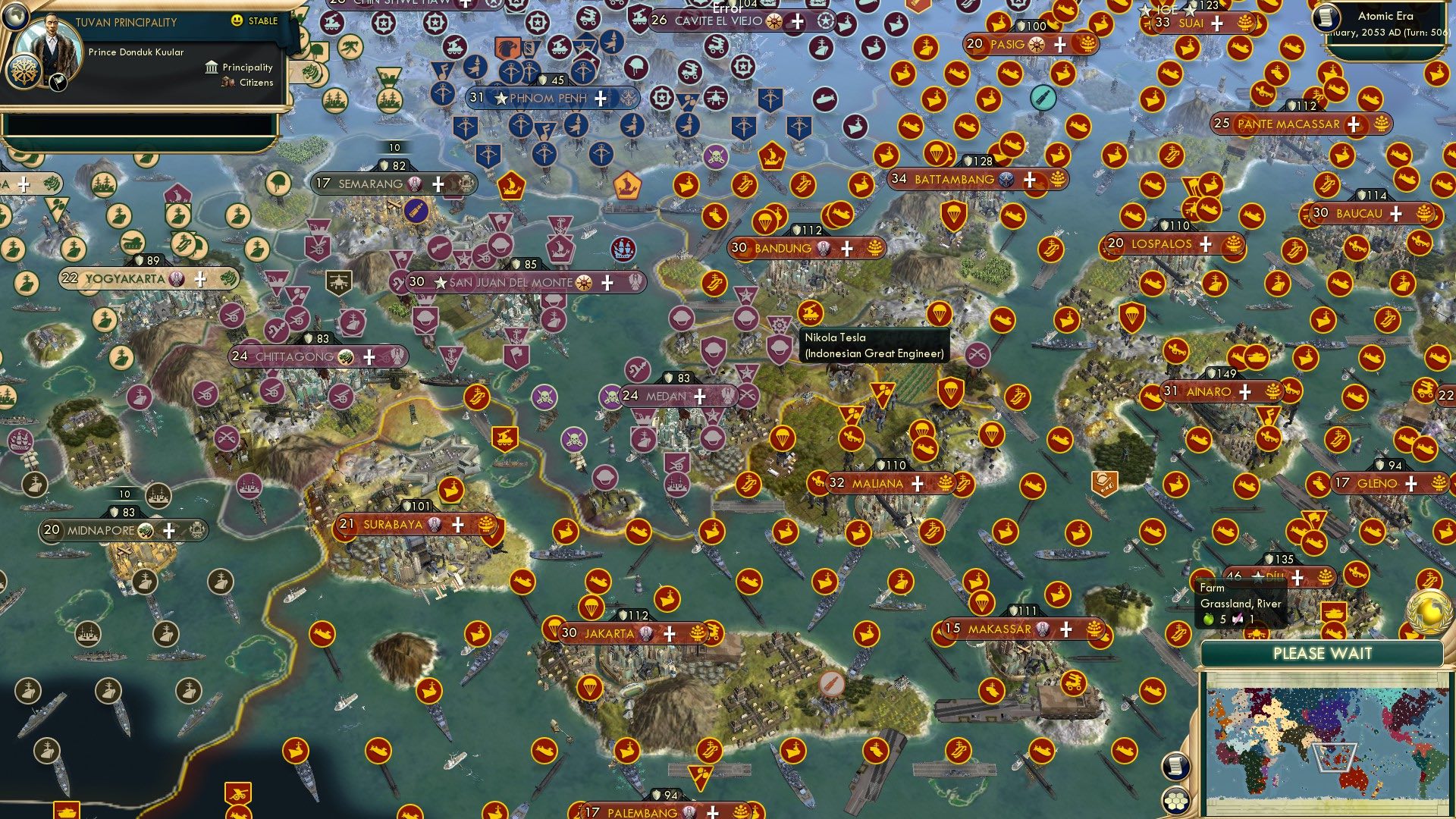Open diplomacy via Prince Donduk Kuular's portrait

pos(50,44)
